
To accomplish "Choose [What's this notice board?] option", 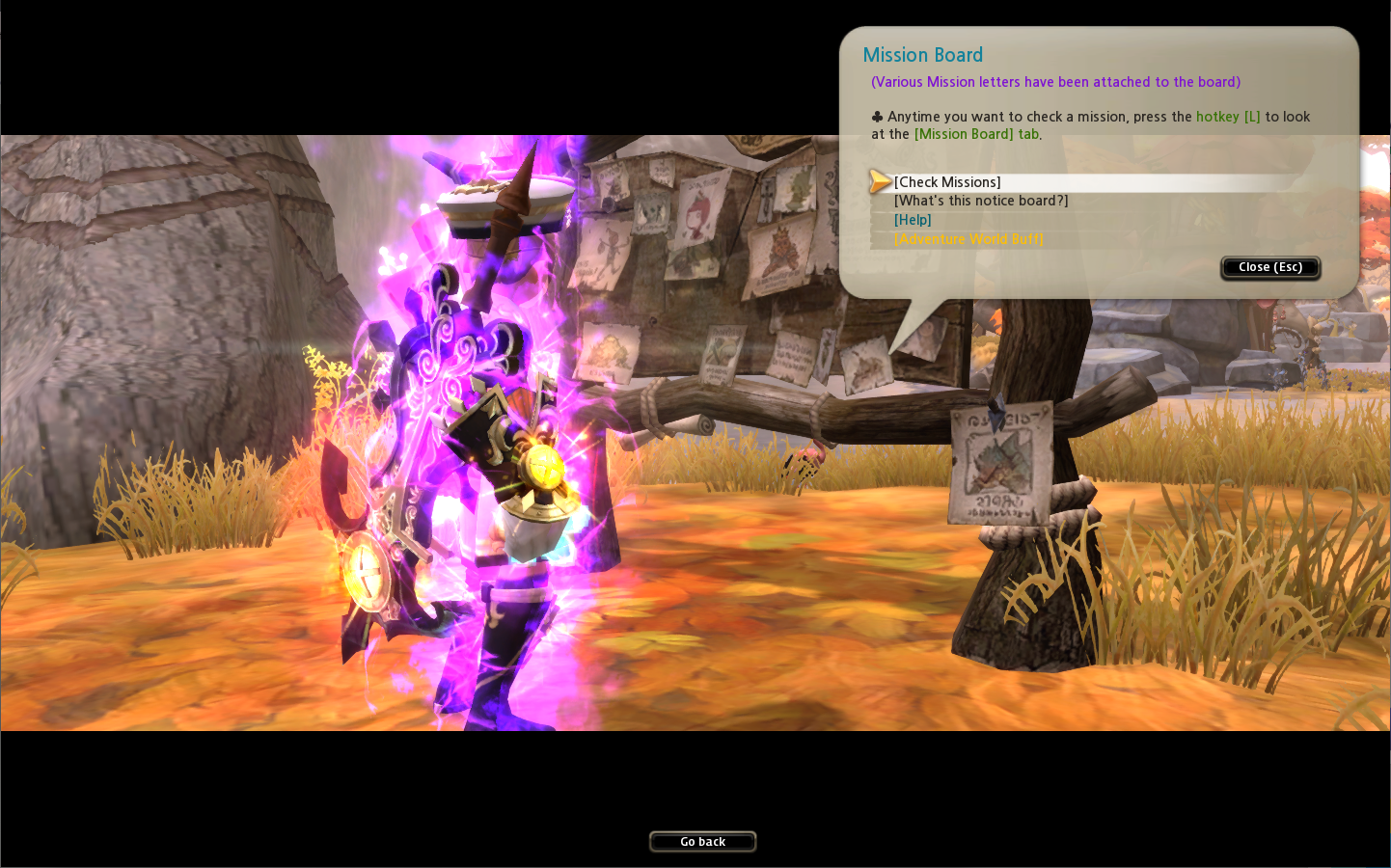I will pos(980,201).
